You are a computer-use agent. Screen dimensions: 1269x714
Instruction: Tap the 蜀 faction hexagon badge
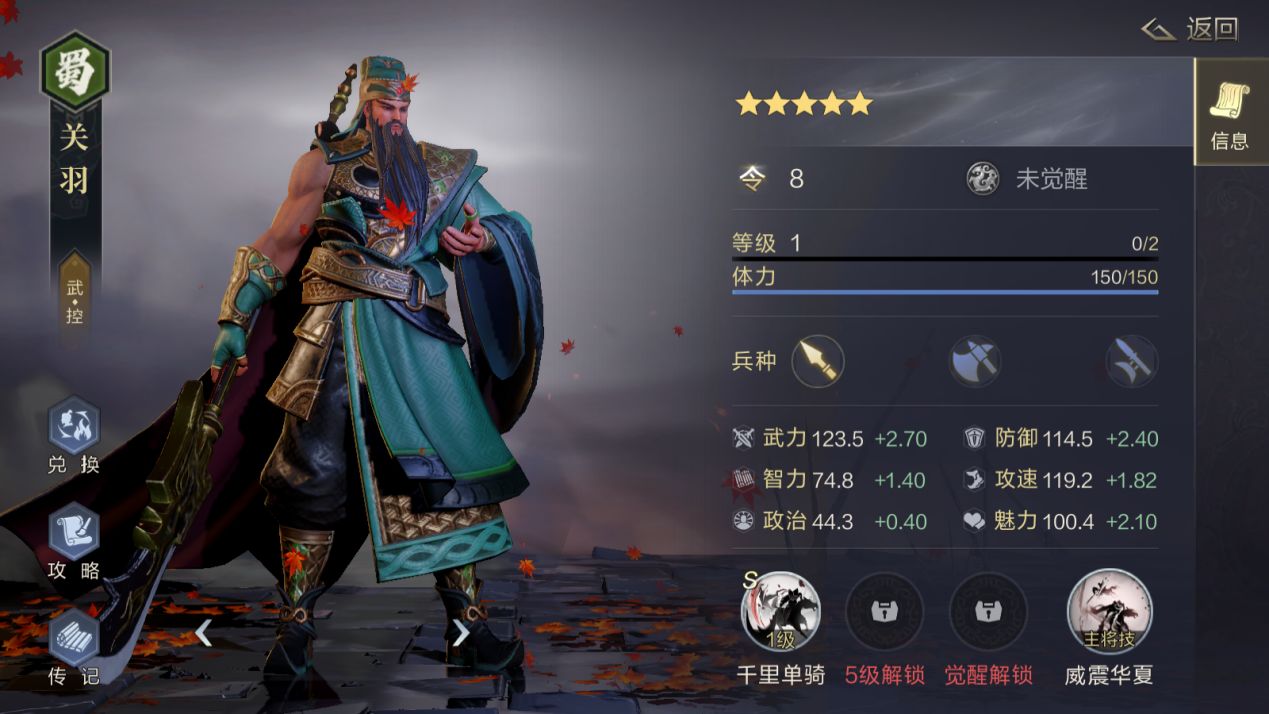pos(75,72)
